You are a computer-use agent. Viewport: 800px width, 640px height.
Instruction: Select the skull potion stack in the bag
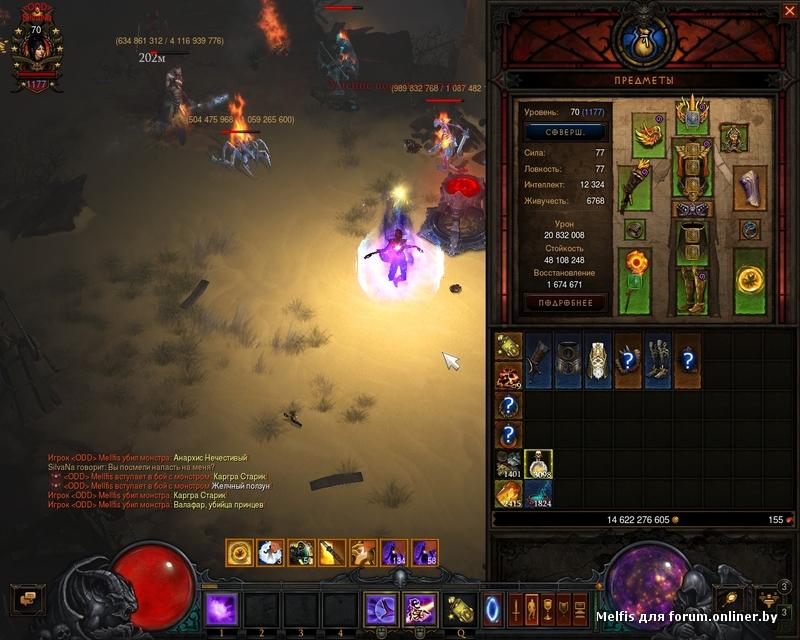coord(538,464)
